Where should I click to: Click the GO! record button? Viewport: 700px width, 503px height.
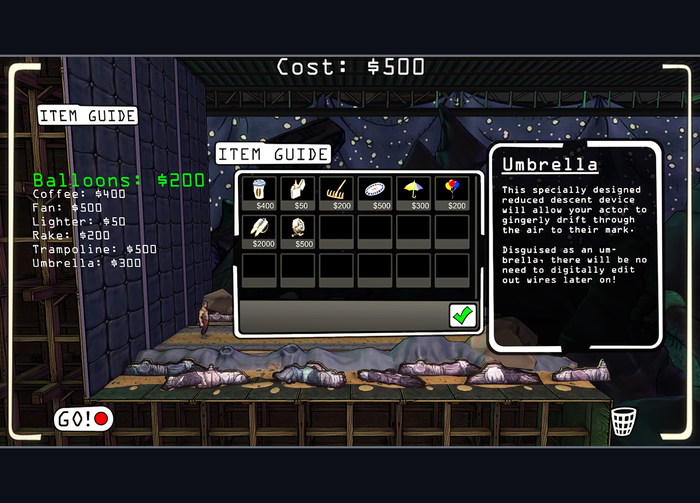[82, 419]
